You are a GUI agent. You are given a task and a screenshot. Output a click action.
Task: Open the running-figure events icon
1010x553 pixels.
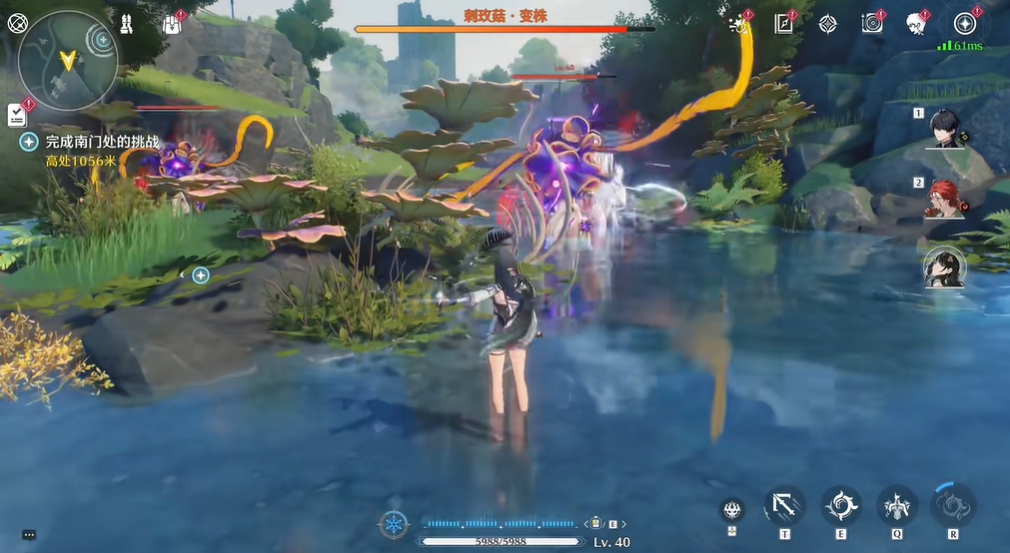(x=740, y=24)
